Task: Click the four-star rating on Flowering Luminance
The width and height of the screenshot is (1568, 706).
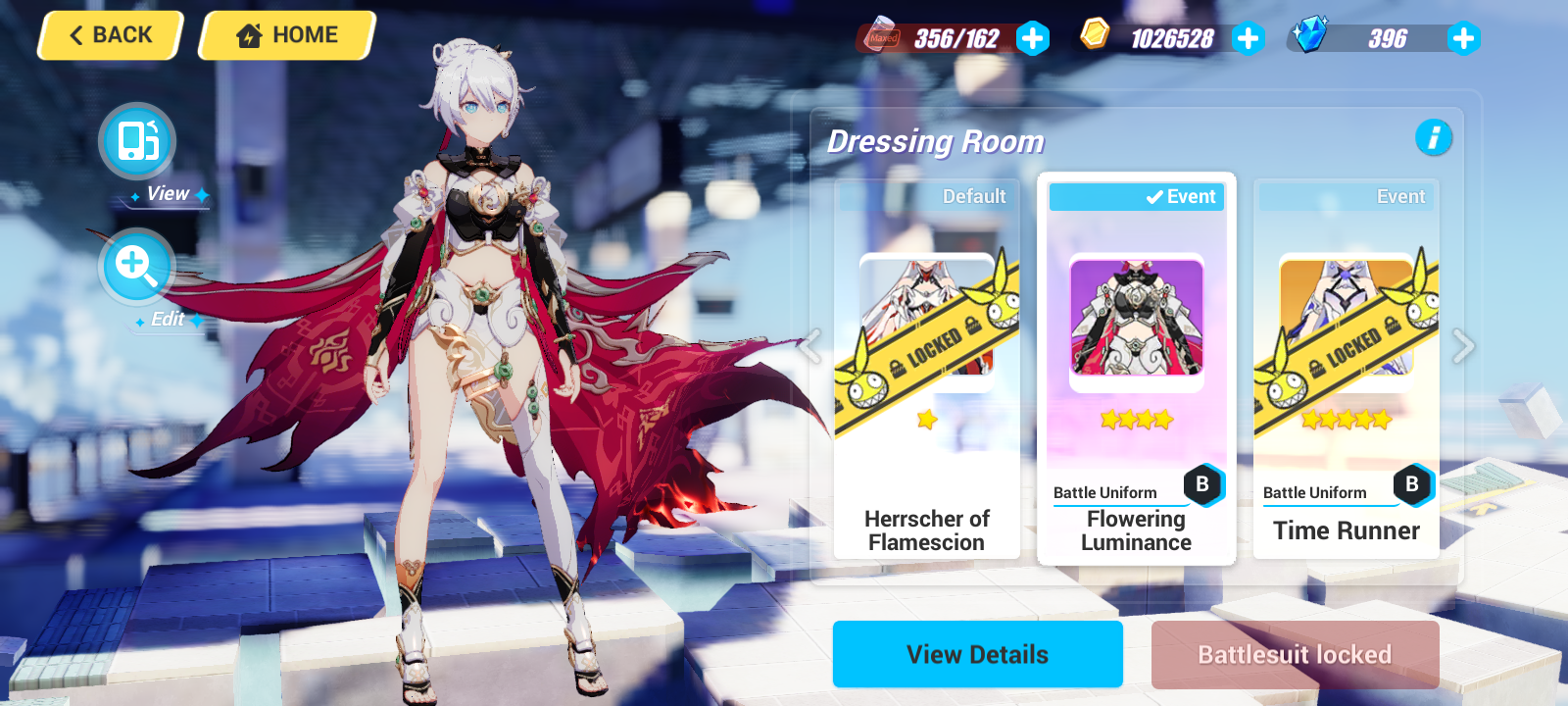Action: 1135,419
